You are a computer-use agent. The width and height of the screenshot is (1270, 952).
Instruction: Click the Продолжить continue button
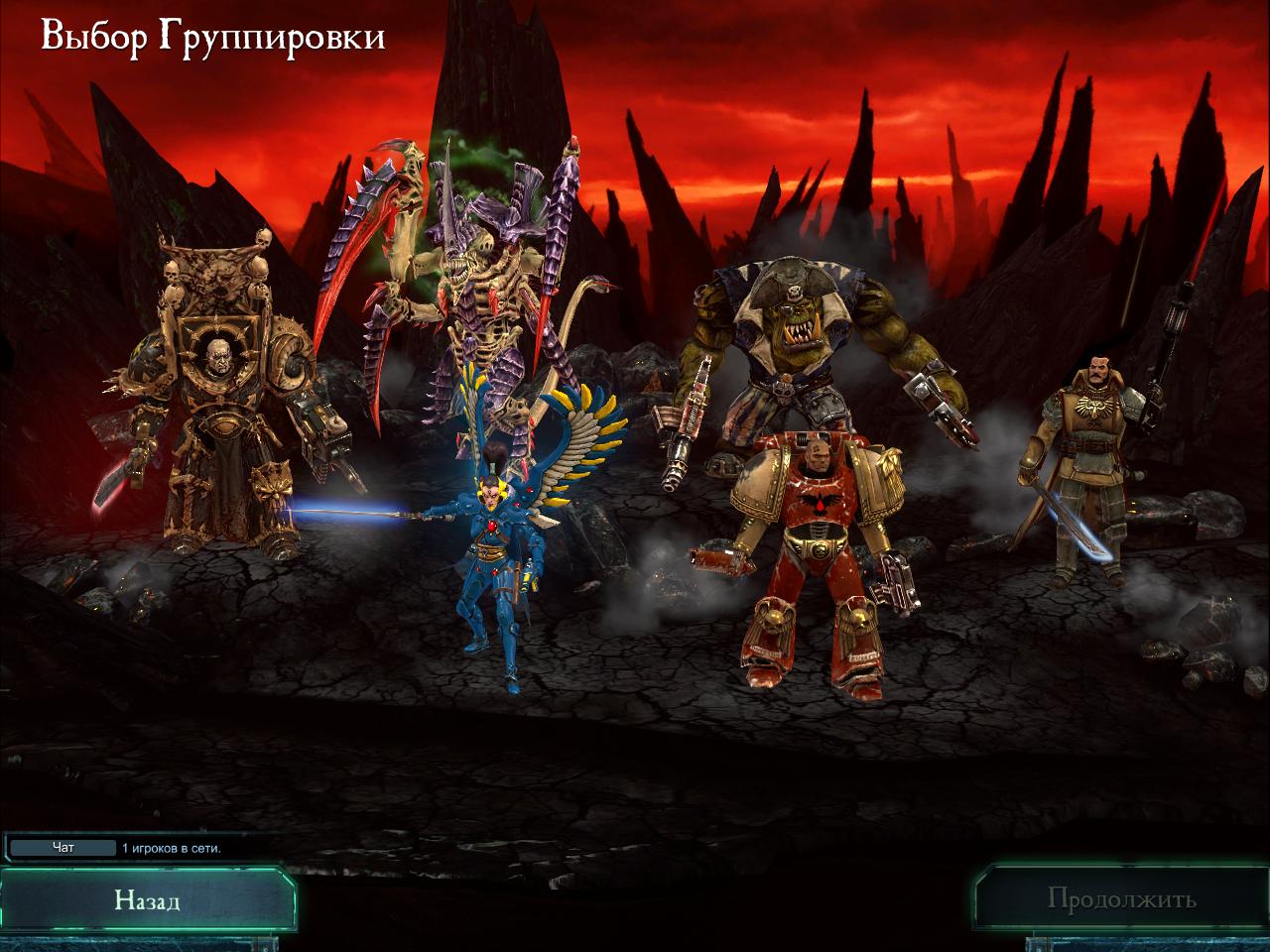pos(1121,900)
